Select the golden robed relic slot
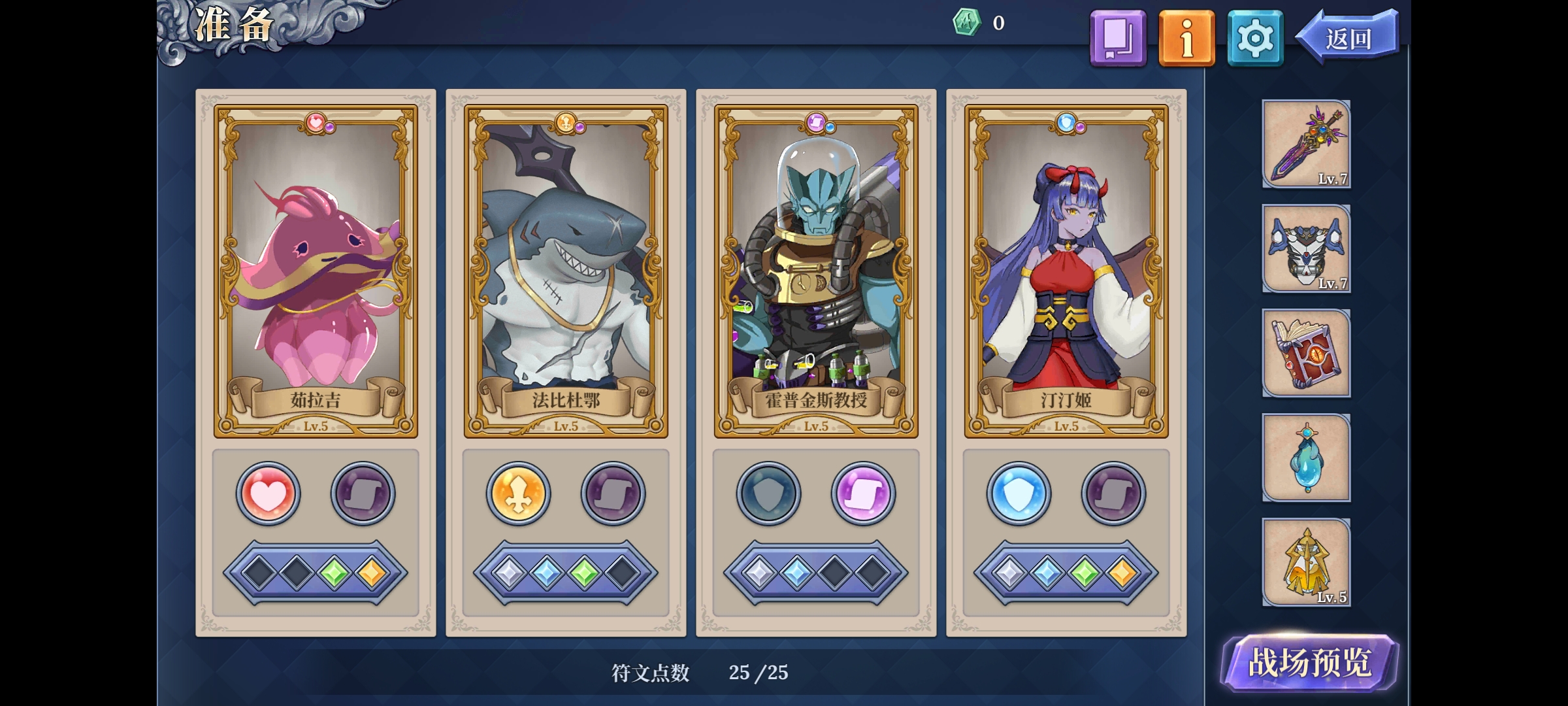 [x=1306, y=562]
